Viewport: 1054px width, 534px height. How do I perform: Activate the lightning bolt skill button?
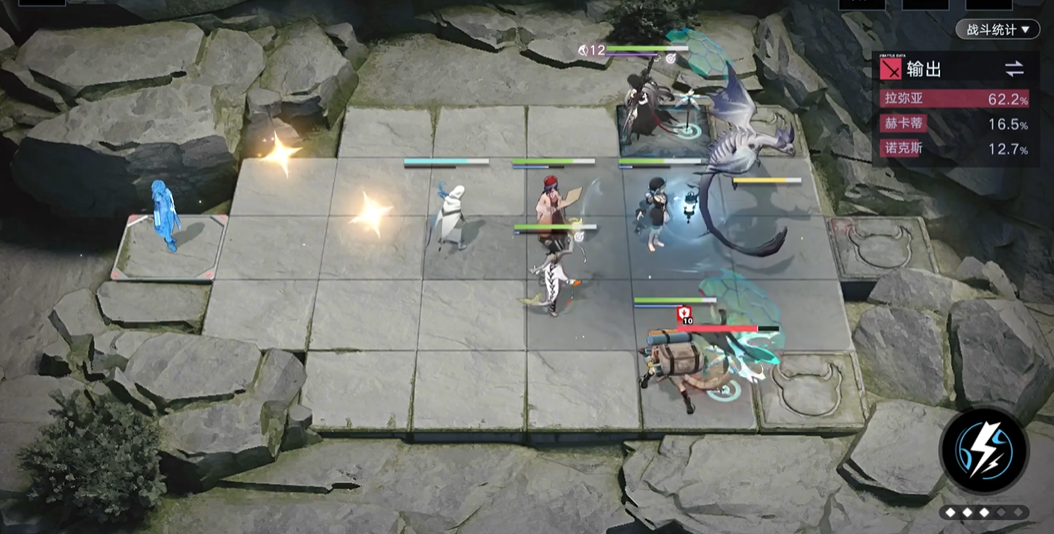(984, 450)
